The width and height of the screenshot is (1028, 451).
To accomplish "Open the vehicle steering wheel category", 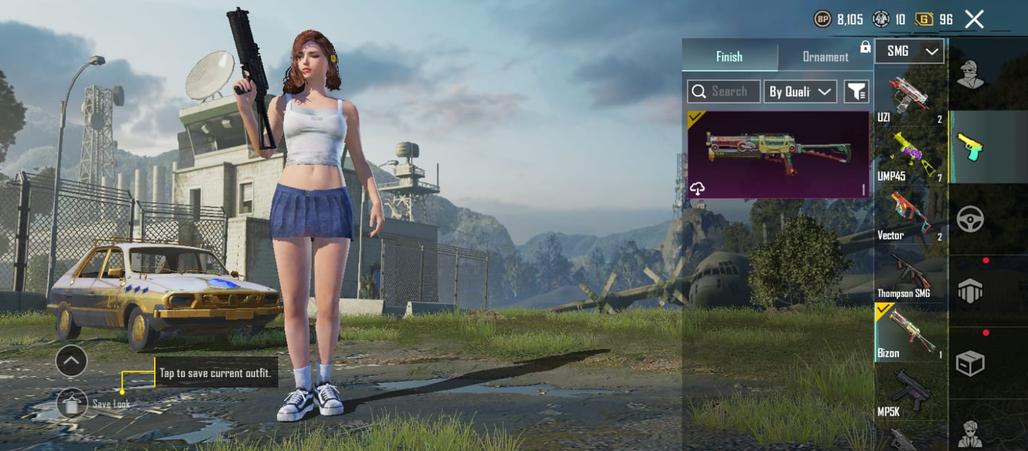I will 969,219.
